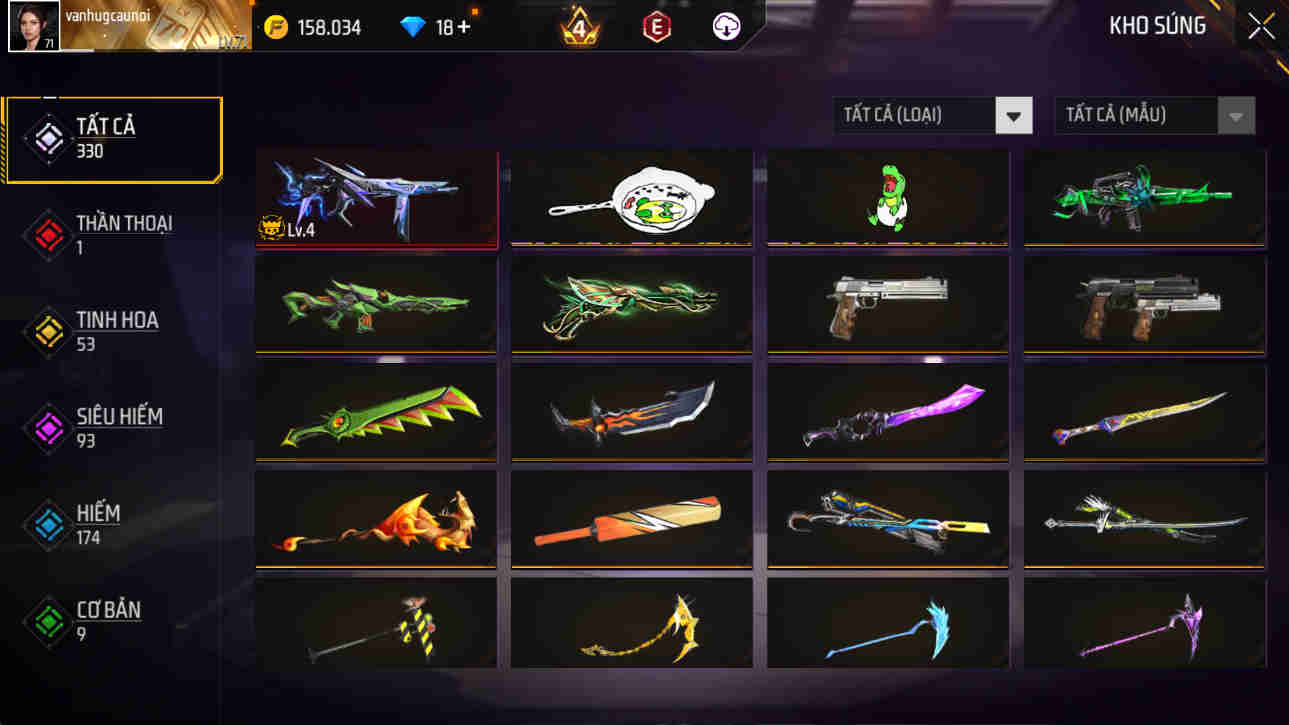Open the level 4 crown badge
Image resolution: width=1289 pixels, height=725 pixels.
pyautogui.click(x=577, y=26)
